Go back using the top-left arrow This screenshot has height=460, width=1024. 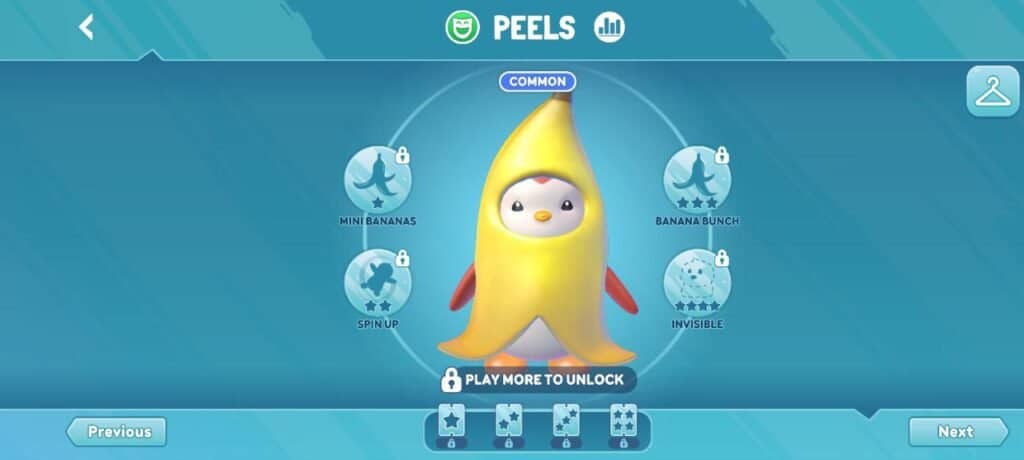tap(86, 27)
